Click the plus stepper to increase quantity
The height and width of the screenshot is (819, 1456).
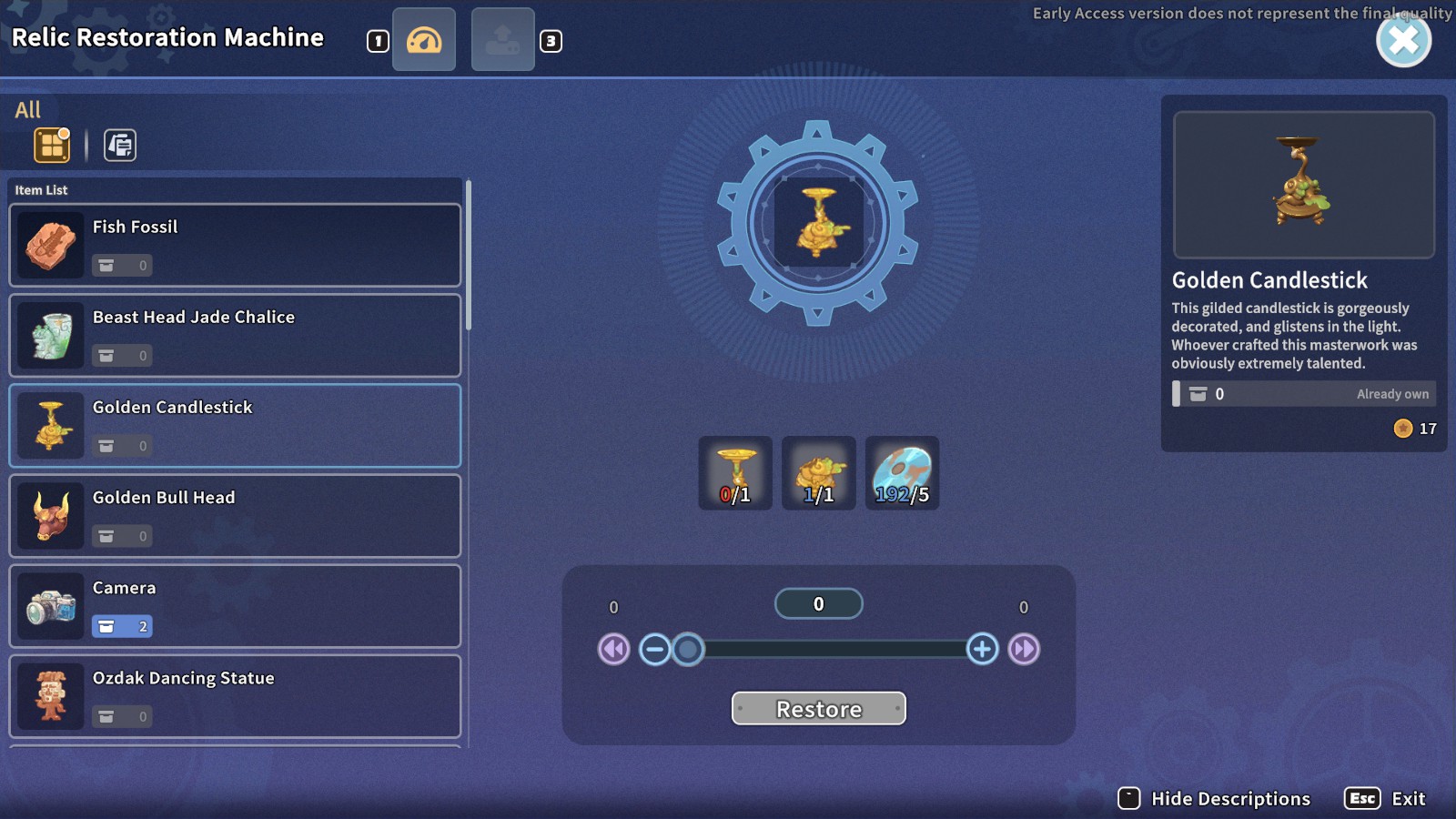click(983, 649)
